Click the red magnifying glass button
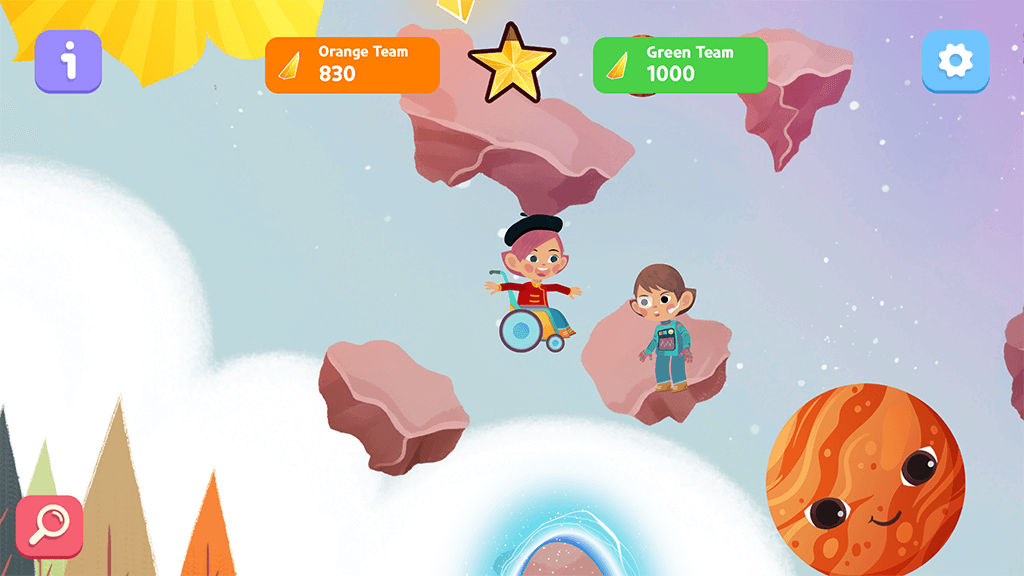Screen dimensions: 1024x576 point(49,527)
